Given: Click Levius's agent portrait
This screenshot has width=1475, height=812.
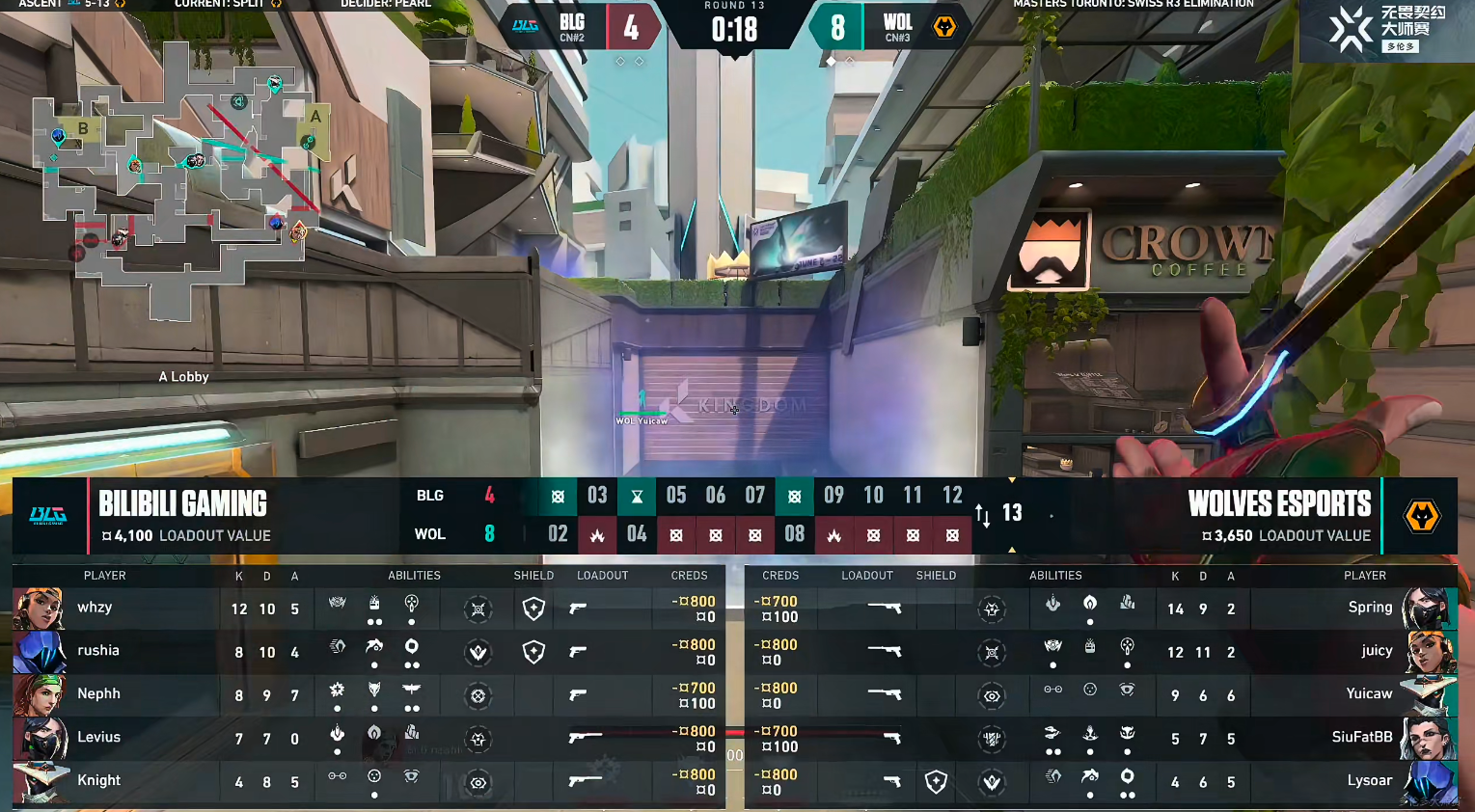Looking at the screenshot, I should (39, 739).
